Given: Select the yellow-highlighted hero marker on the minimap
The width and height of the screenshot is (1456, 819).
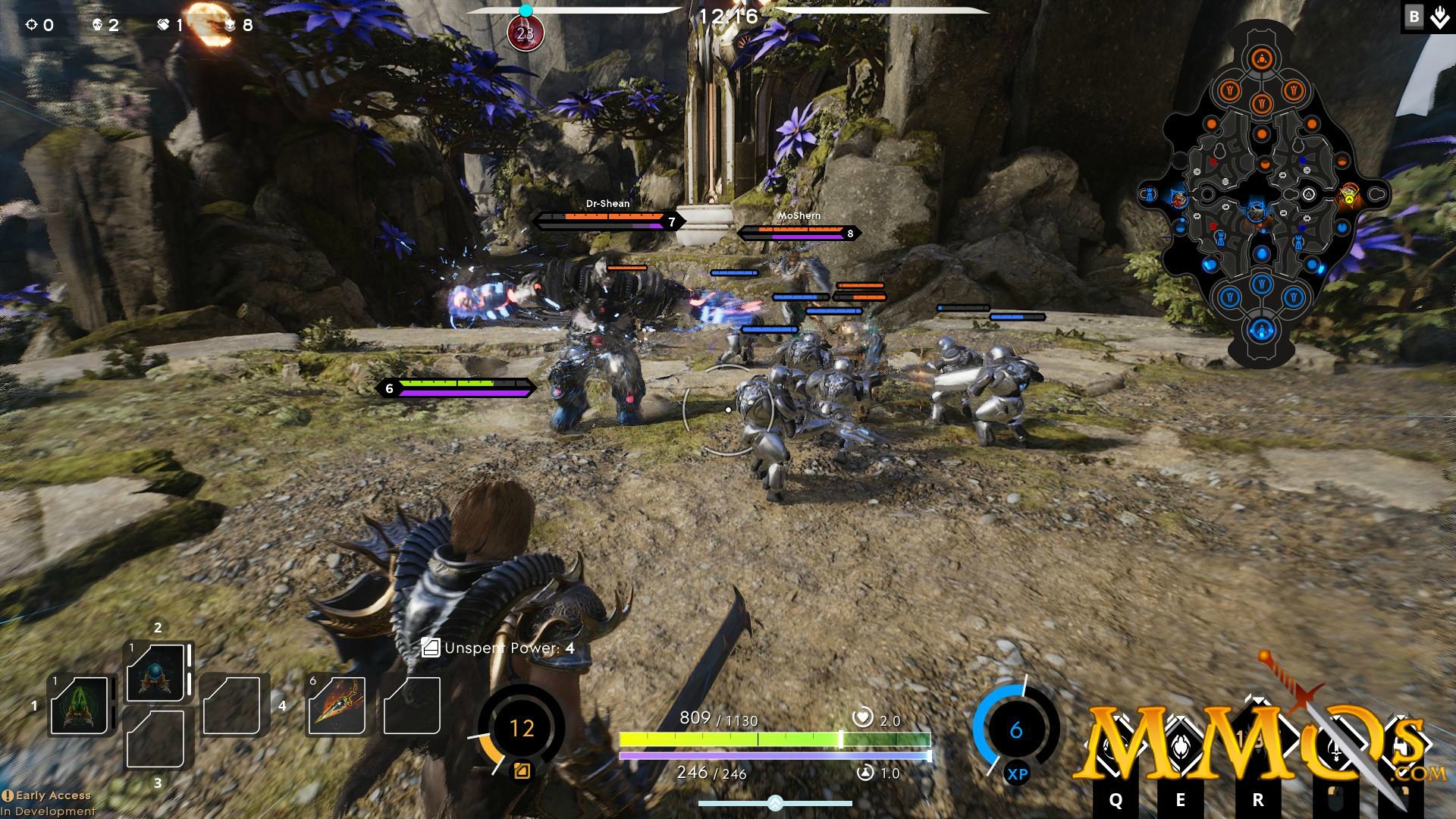Looking at the screenshot, I should [1348, 196].
